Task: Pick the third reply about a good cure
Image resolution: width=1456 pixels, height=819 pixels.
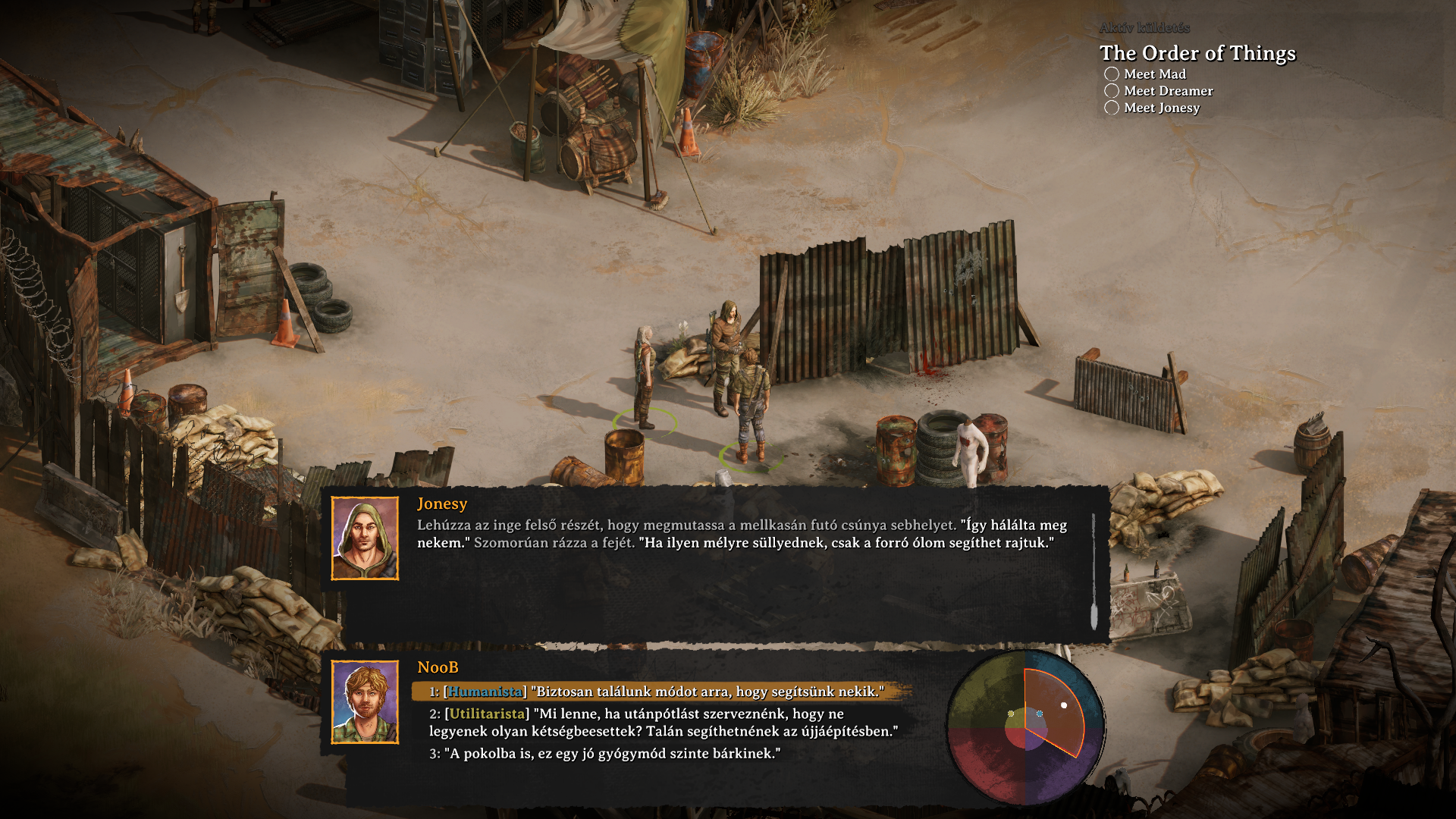Action: tap(607, 754)
